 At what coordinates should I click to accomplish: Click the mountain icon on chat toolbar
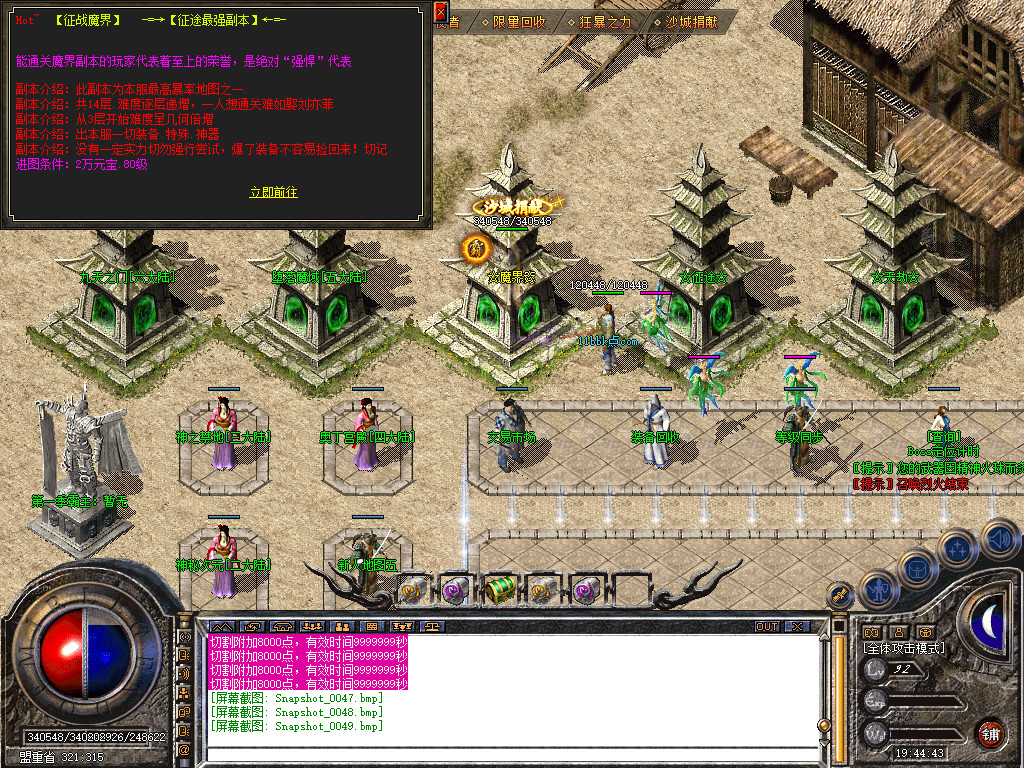[220, 626]
